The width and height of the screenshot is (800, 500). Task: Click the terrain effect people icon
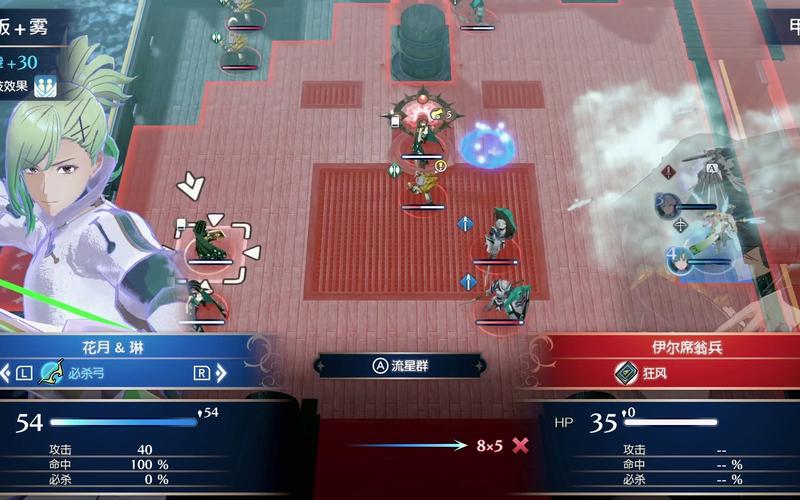point(43,86)
